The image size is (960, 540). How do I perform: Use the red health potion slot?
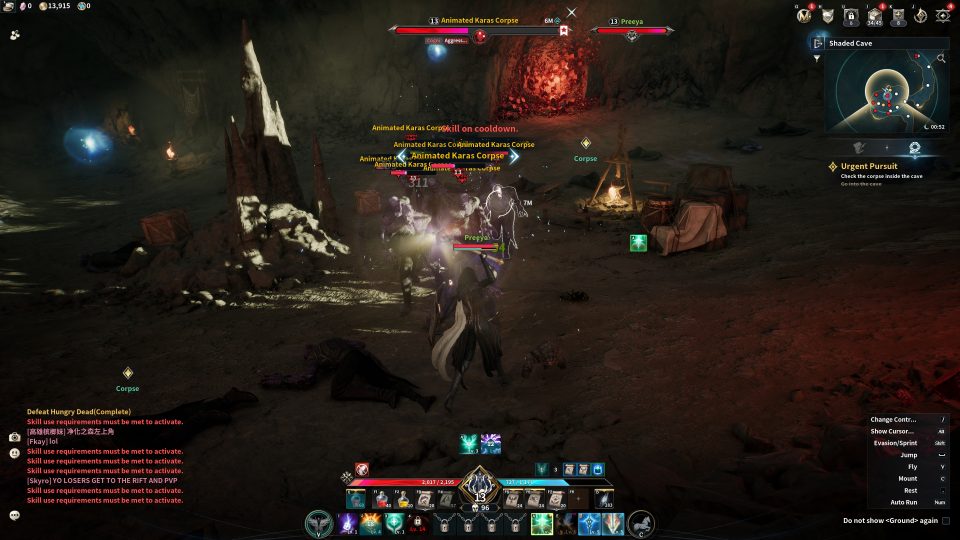click(381, 498)
